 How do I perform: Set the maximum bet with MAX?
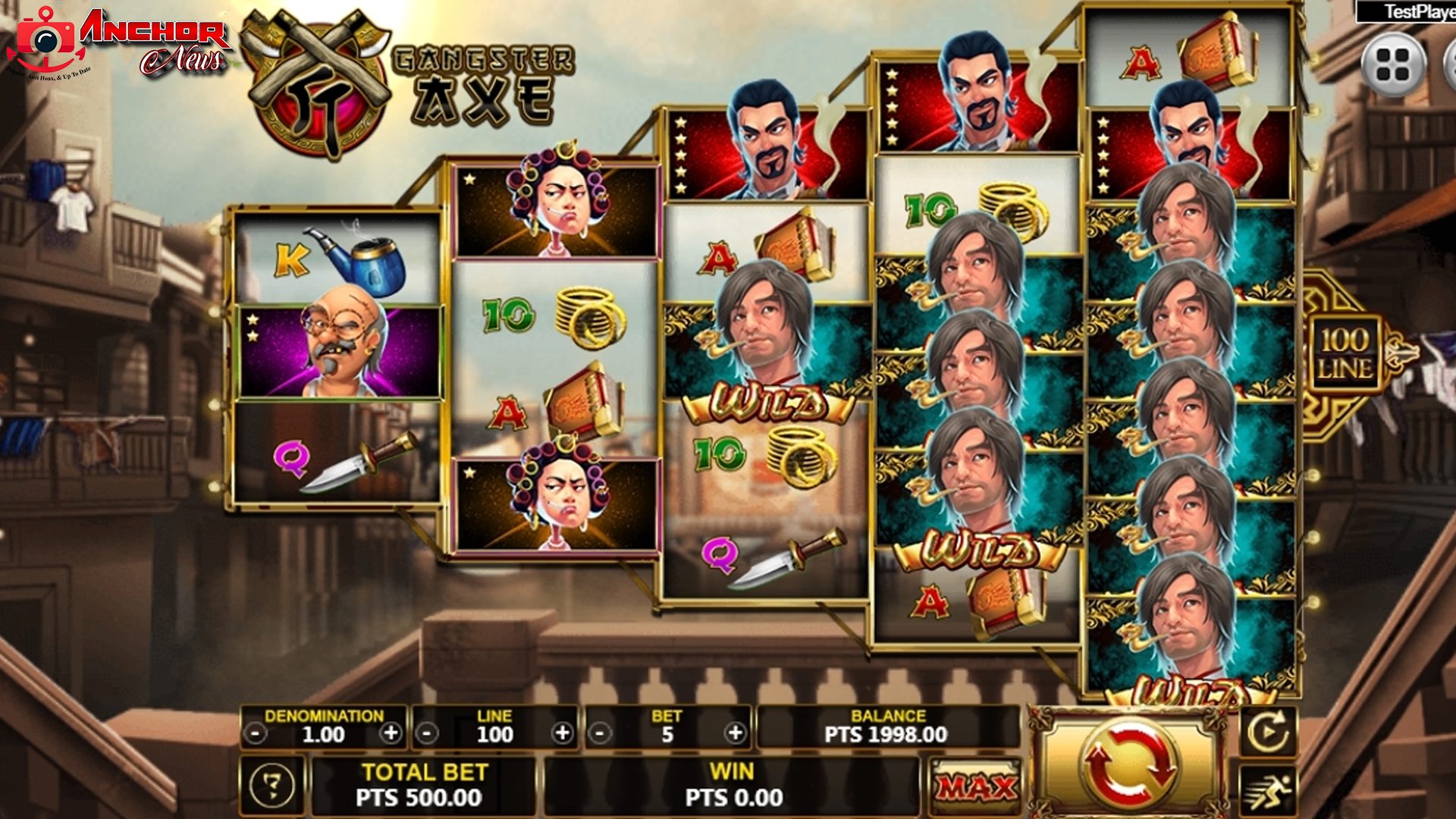click(976, 787)
